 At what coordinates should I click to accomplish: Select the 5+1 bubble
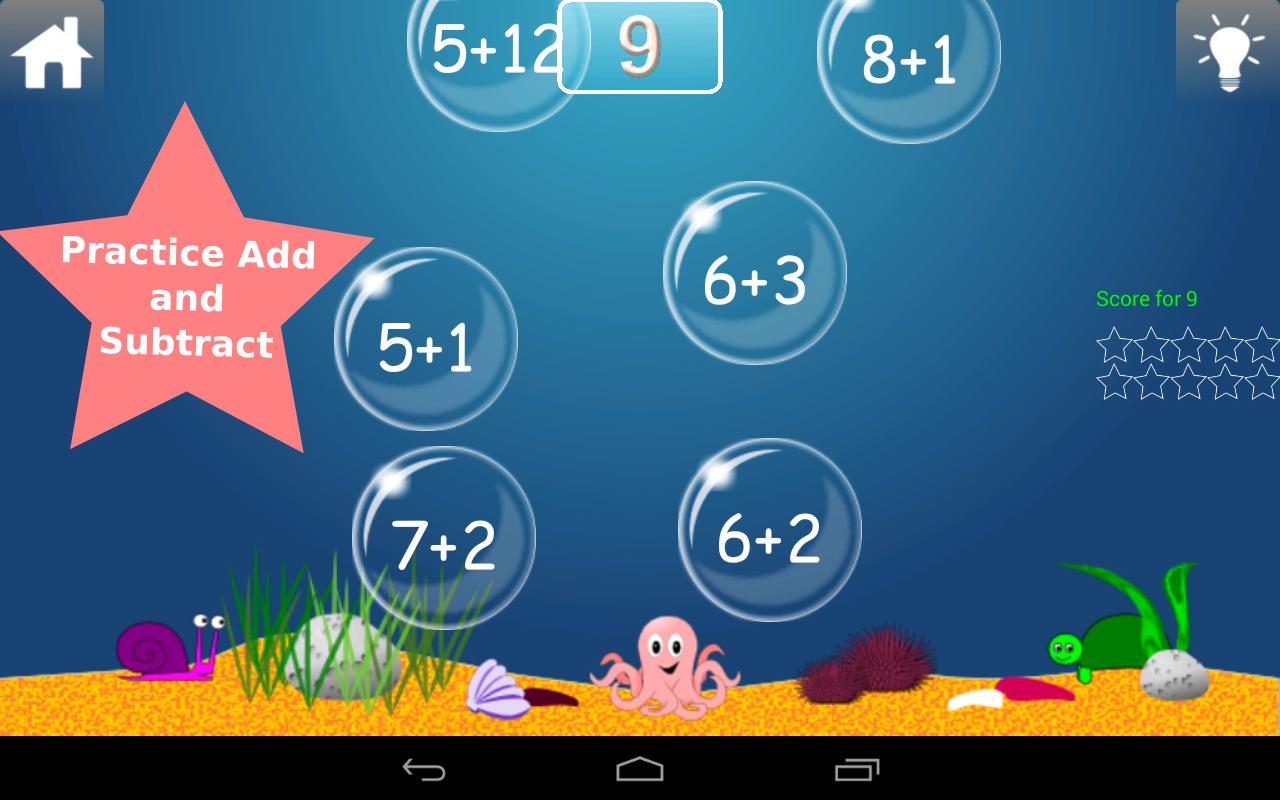425,345
